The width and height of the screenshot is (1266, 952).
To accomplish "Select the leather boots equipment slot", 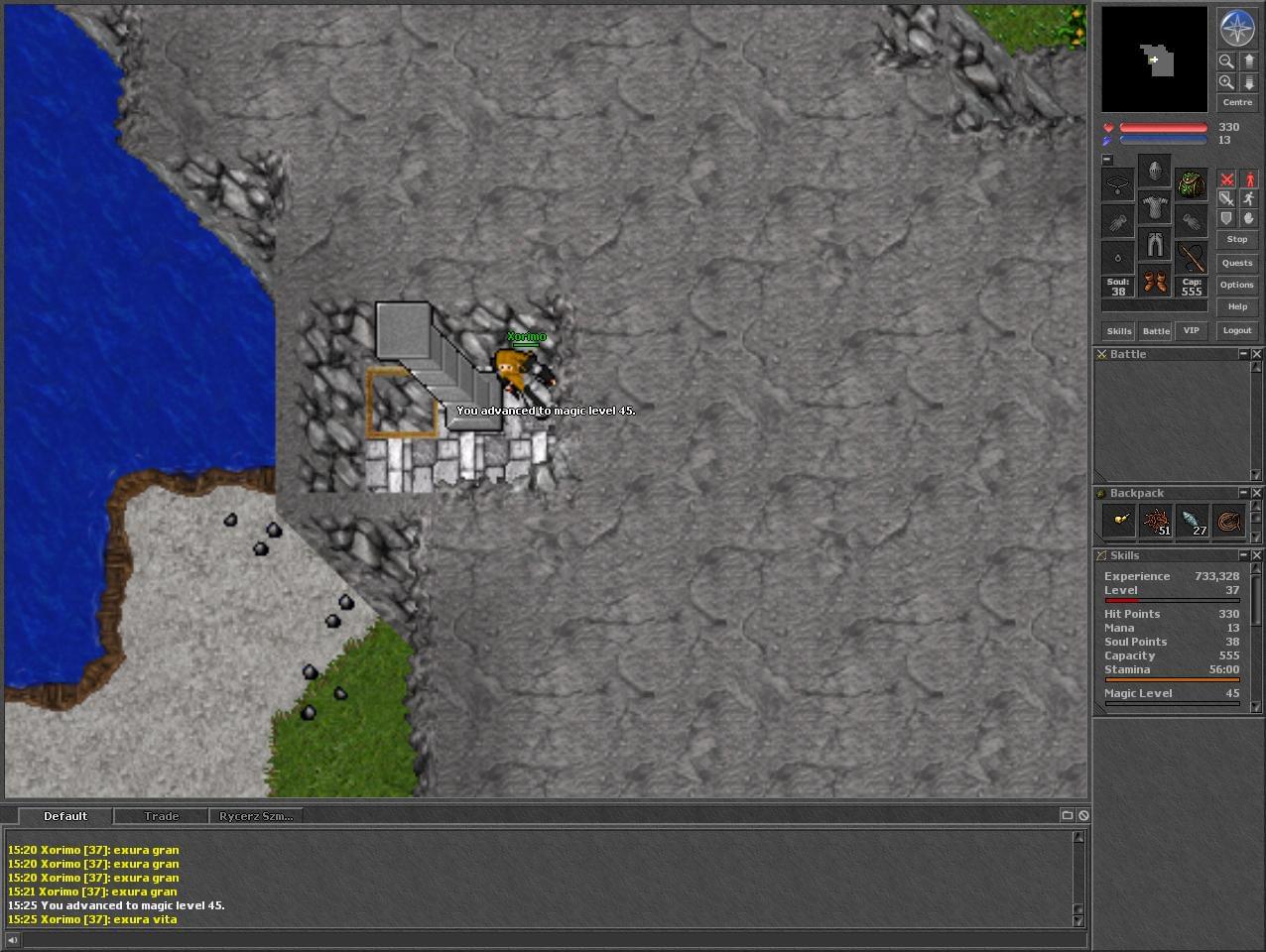I will click(x=1154, y=282).
